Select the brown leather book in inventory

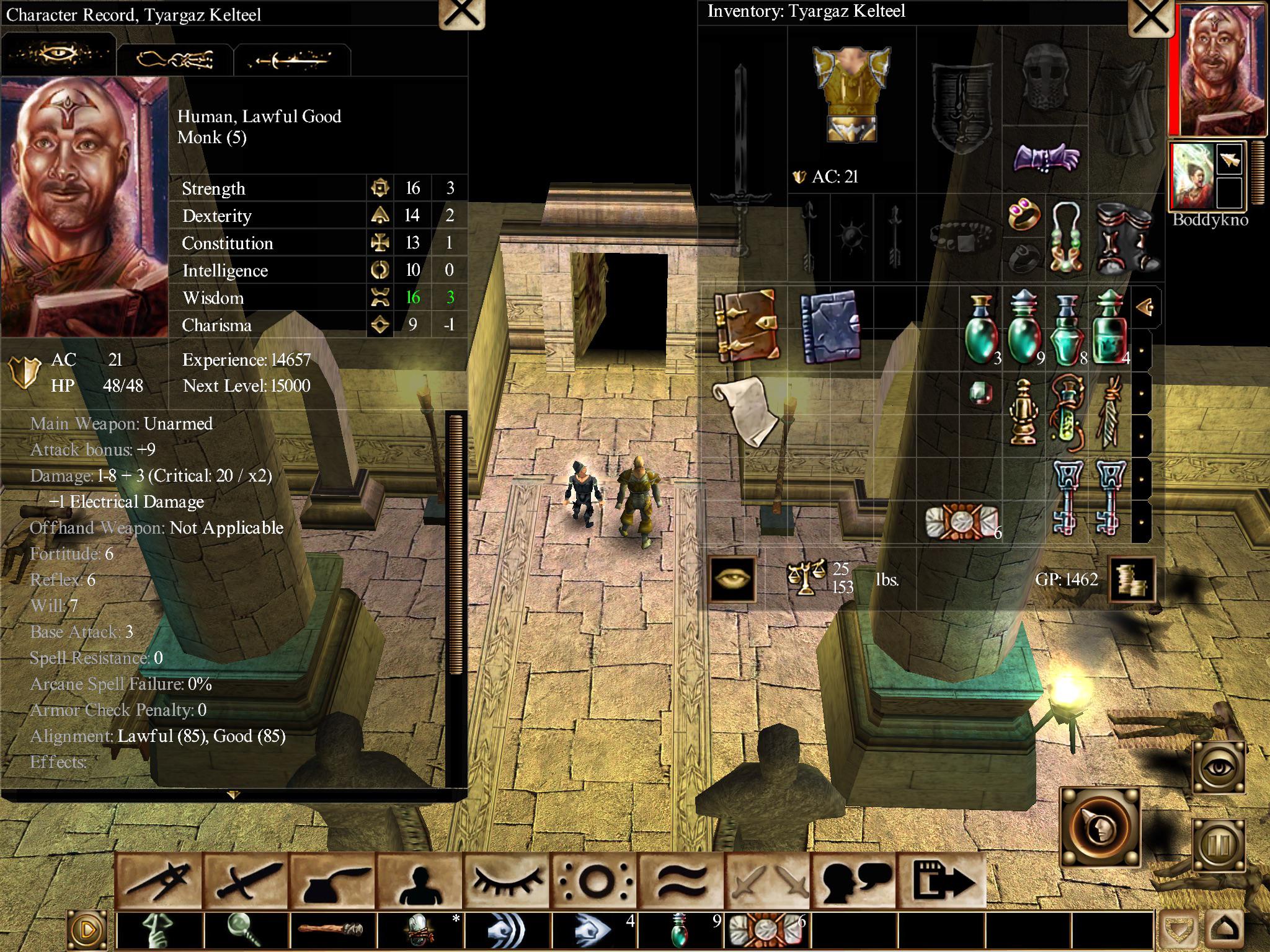[x=746, y=325]
